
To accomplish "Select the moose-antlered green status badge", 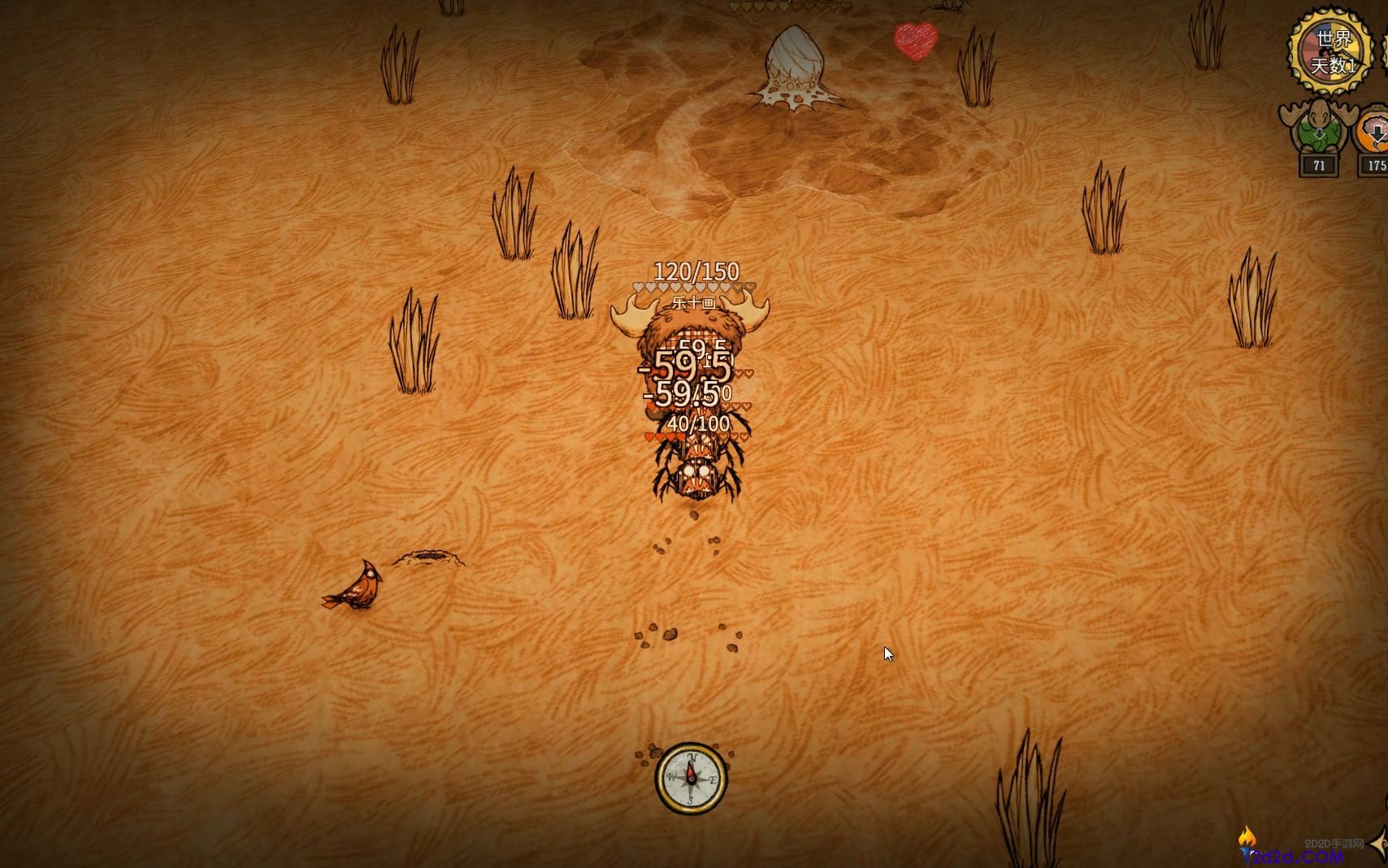I will pyautogui.click(x=1317, y=128).
